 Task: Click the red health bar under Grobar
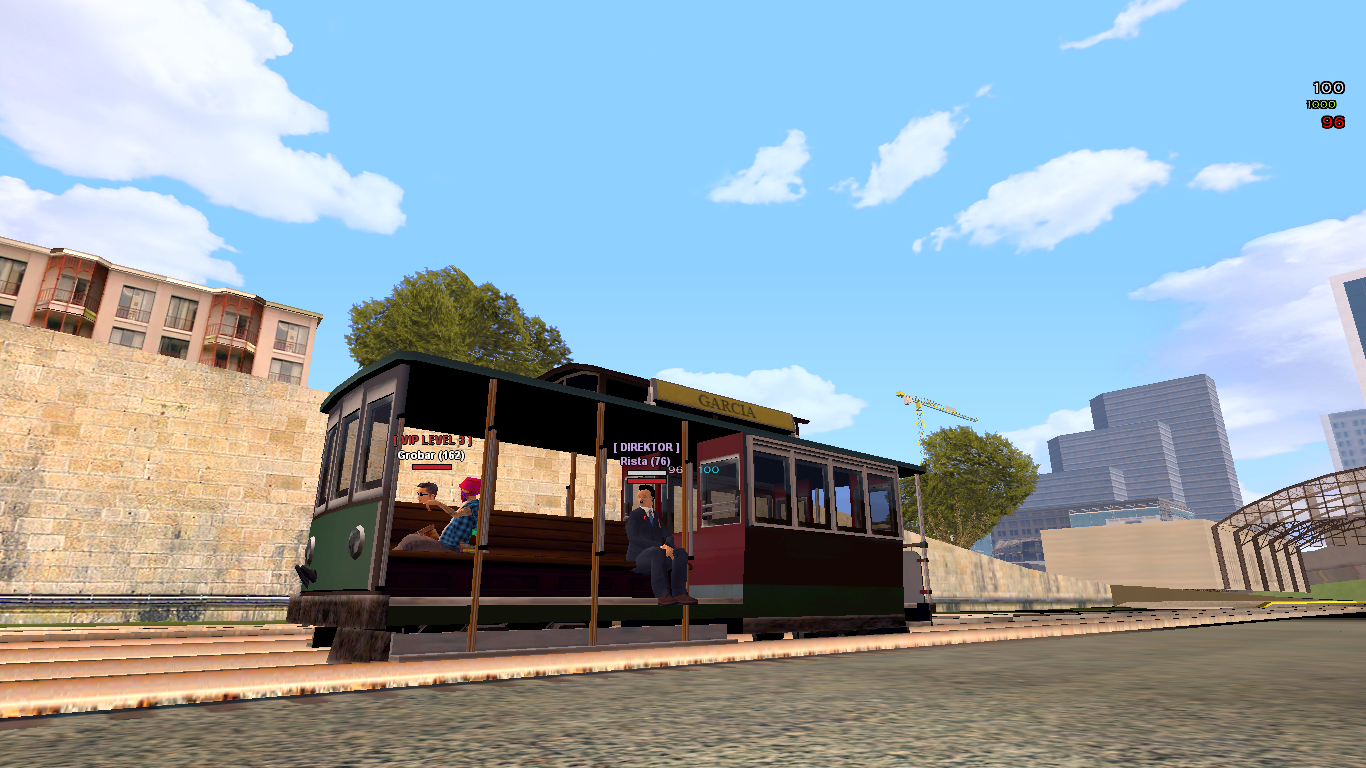point(432,467)
